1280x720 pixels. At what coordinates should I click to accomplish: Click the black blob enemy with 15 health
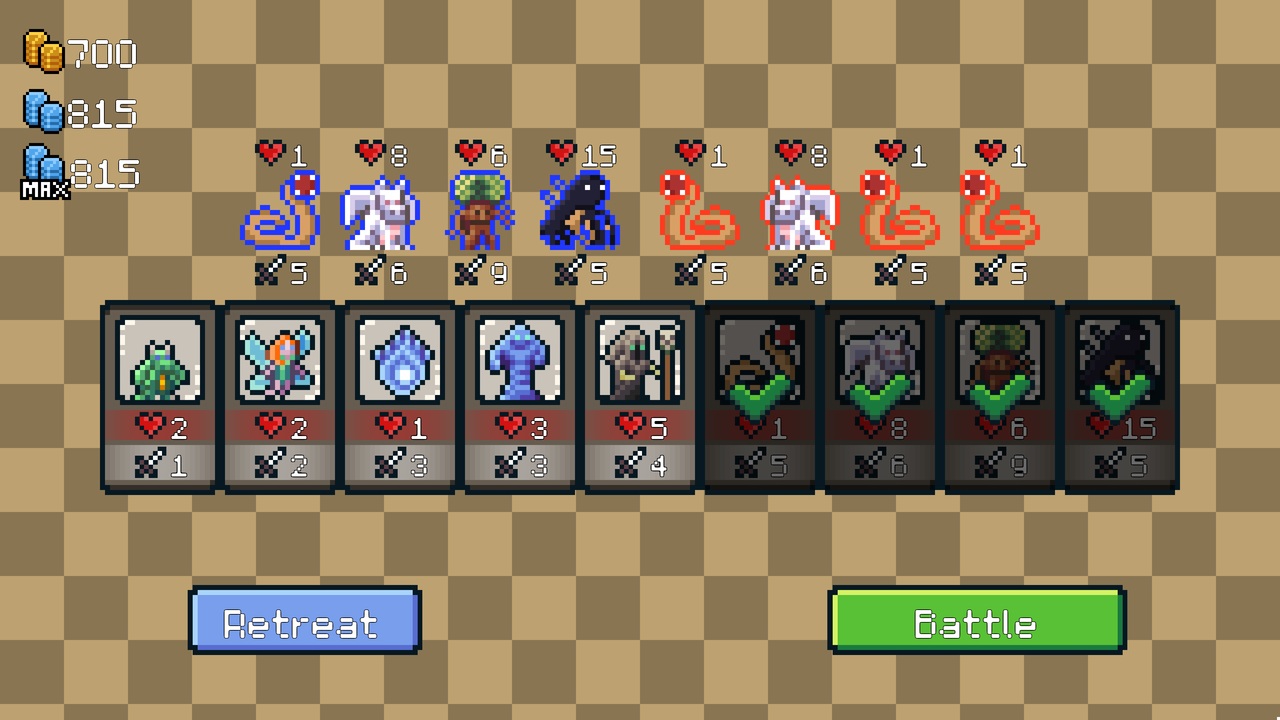coord(578,212)
